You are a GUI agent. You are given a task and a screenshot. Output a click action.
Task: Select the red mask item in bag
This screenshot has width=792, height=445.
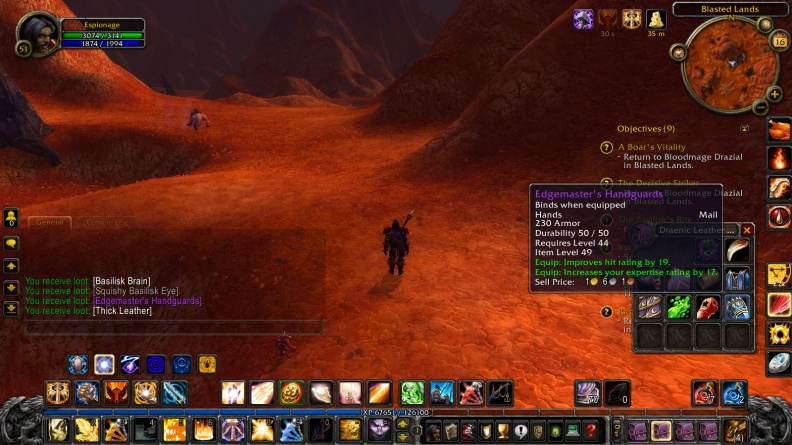(x=708, y=307)
